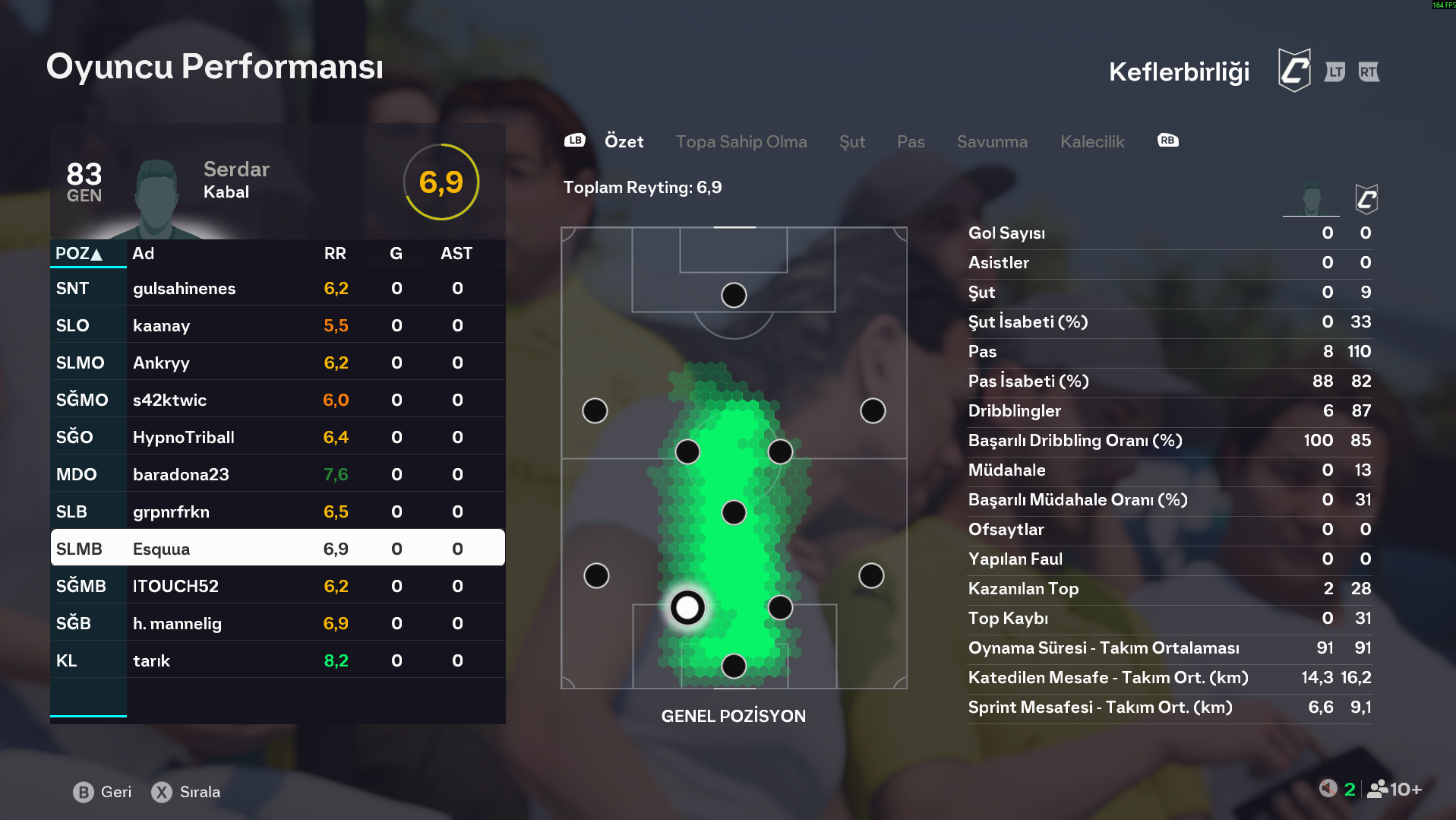This screenshot has width=1456, height=820.
Task: Choose kaanay in the player list
Action: [277, 326]
